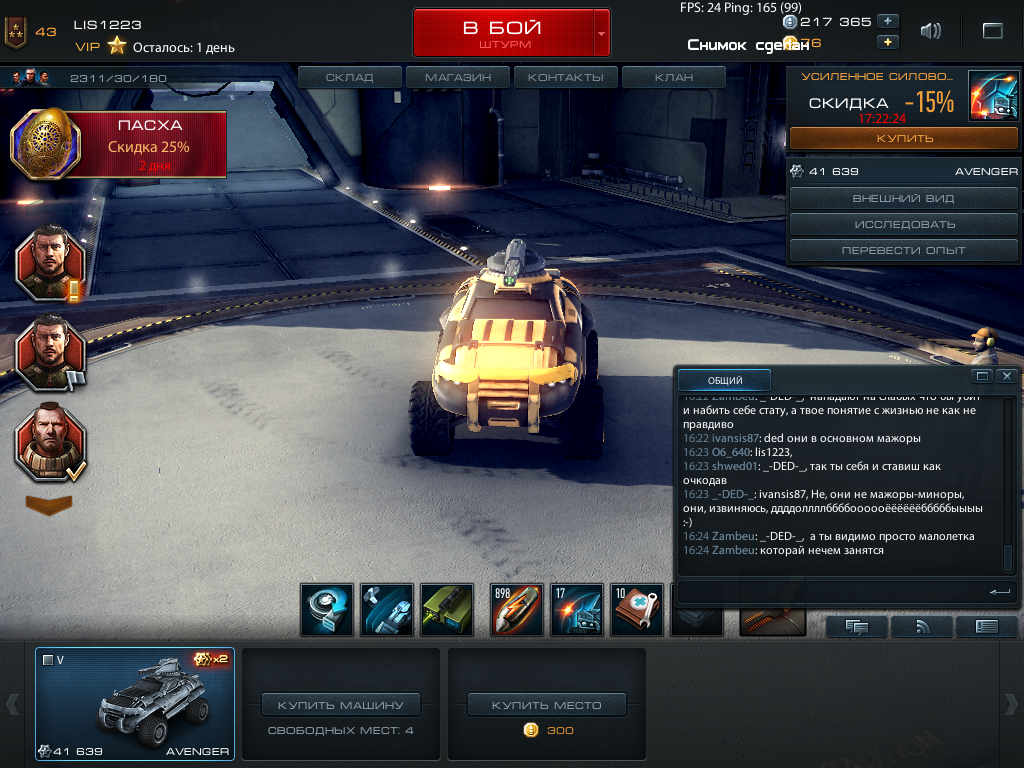Open the СКЛАД warehouse tab
Image resolution: width=1024 pixels, height=768 pixels.
pos(350,77)
